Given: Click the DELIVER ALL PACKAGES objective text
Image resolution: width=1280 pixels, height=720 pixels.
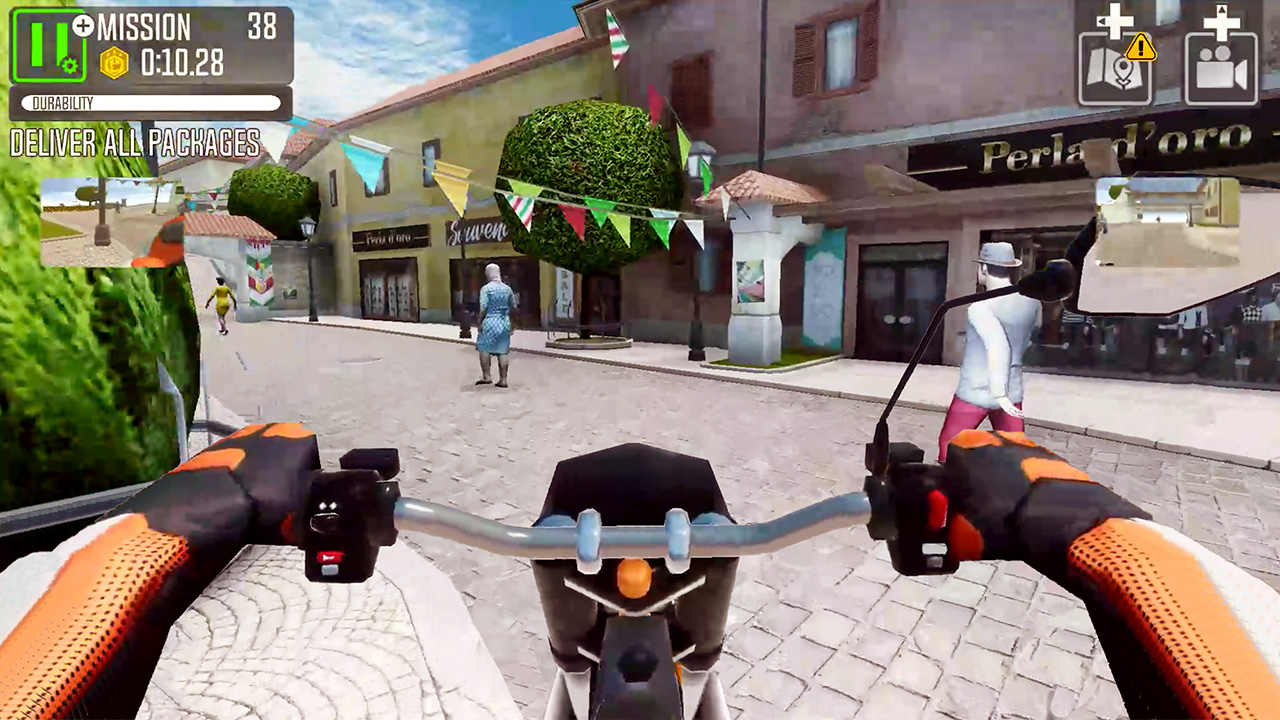Looking at the screenshot, I should tap(133, 145).
